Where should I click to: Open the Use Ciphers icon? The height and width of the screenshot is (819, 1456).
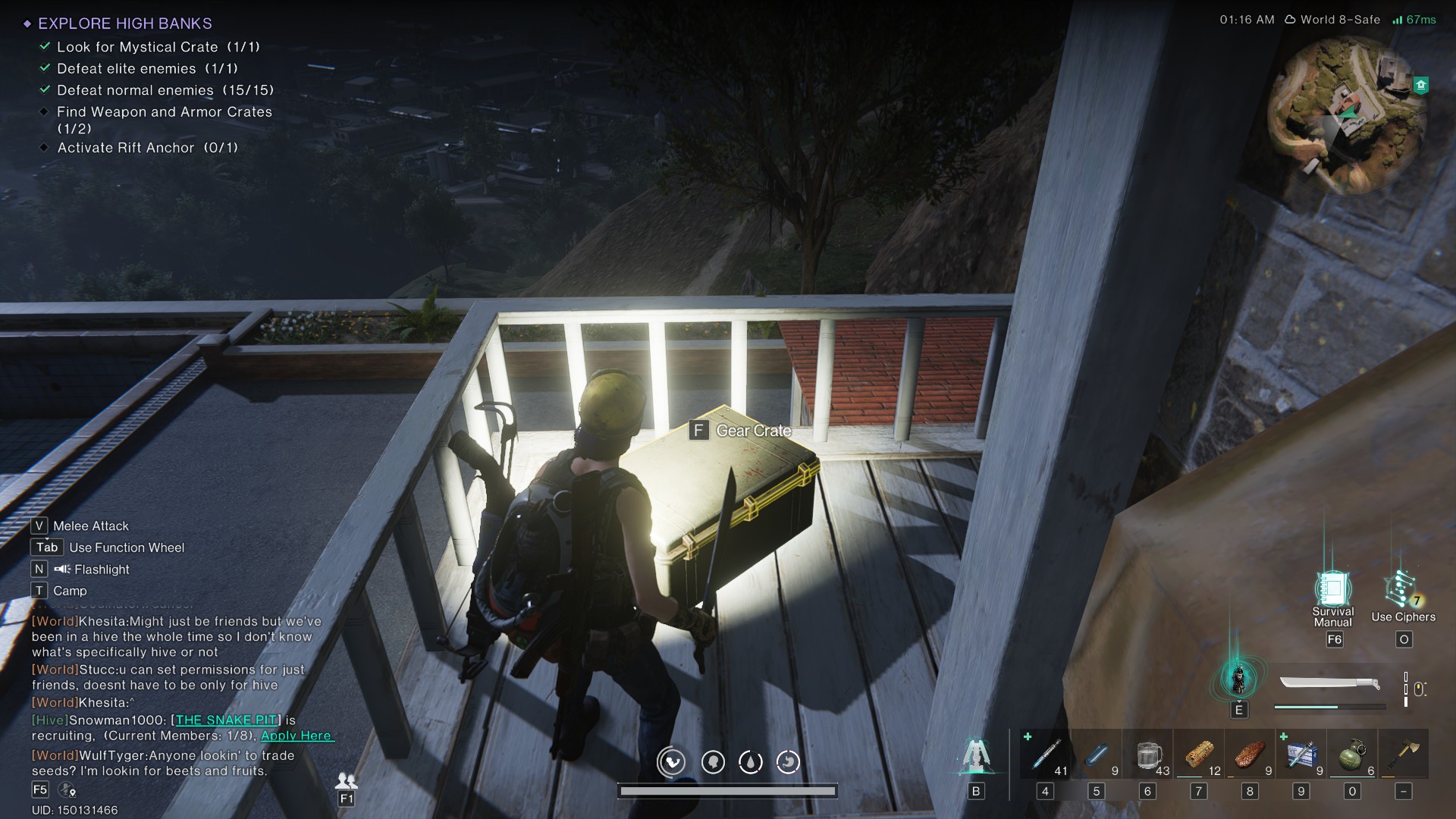pos(1401,589)
